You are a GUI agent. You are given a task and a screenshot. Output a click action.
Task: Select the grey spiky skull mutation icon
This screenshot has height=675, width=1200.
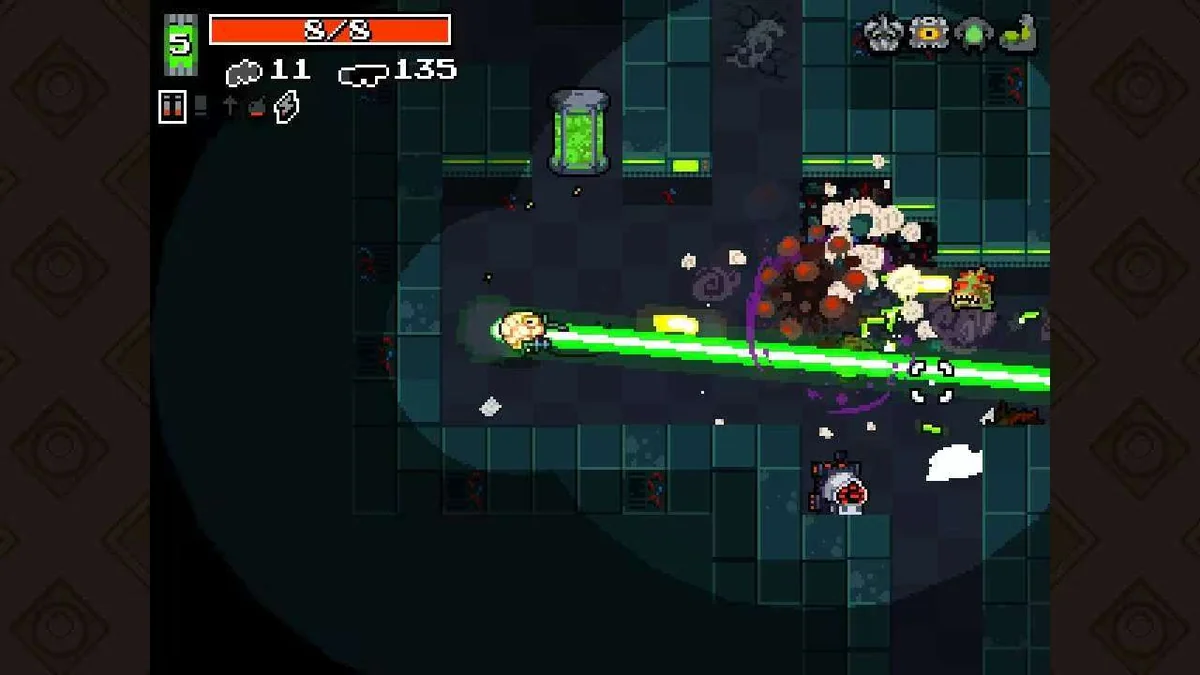coord(883,35)
